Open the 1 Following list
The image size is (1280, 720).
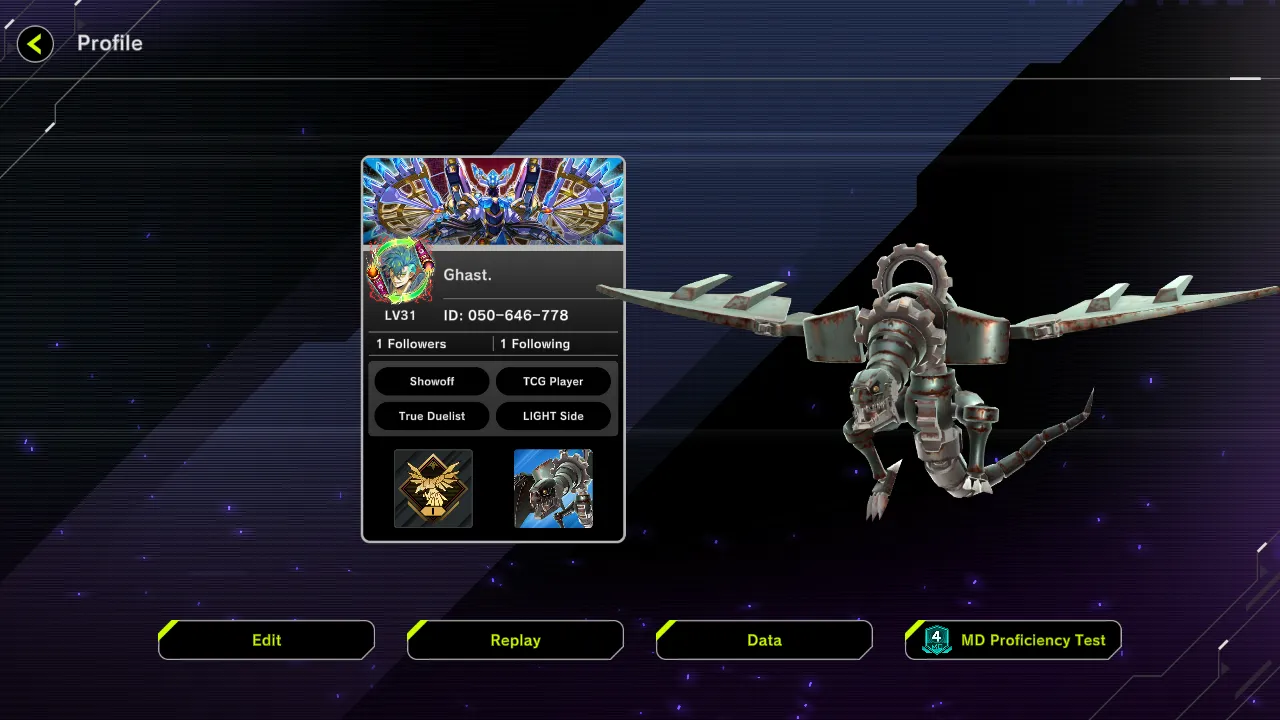click(535, 344)
